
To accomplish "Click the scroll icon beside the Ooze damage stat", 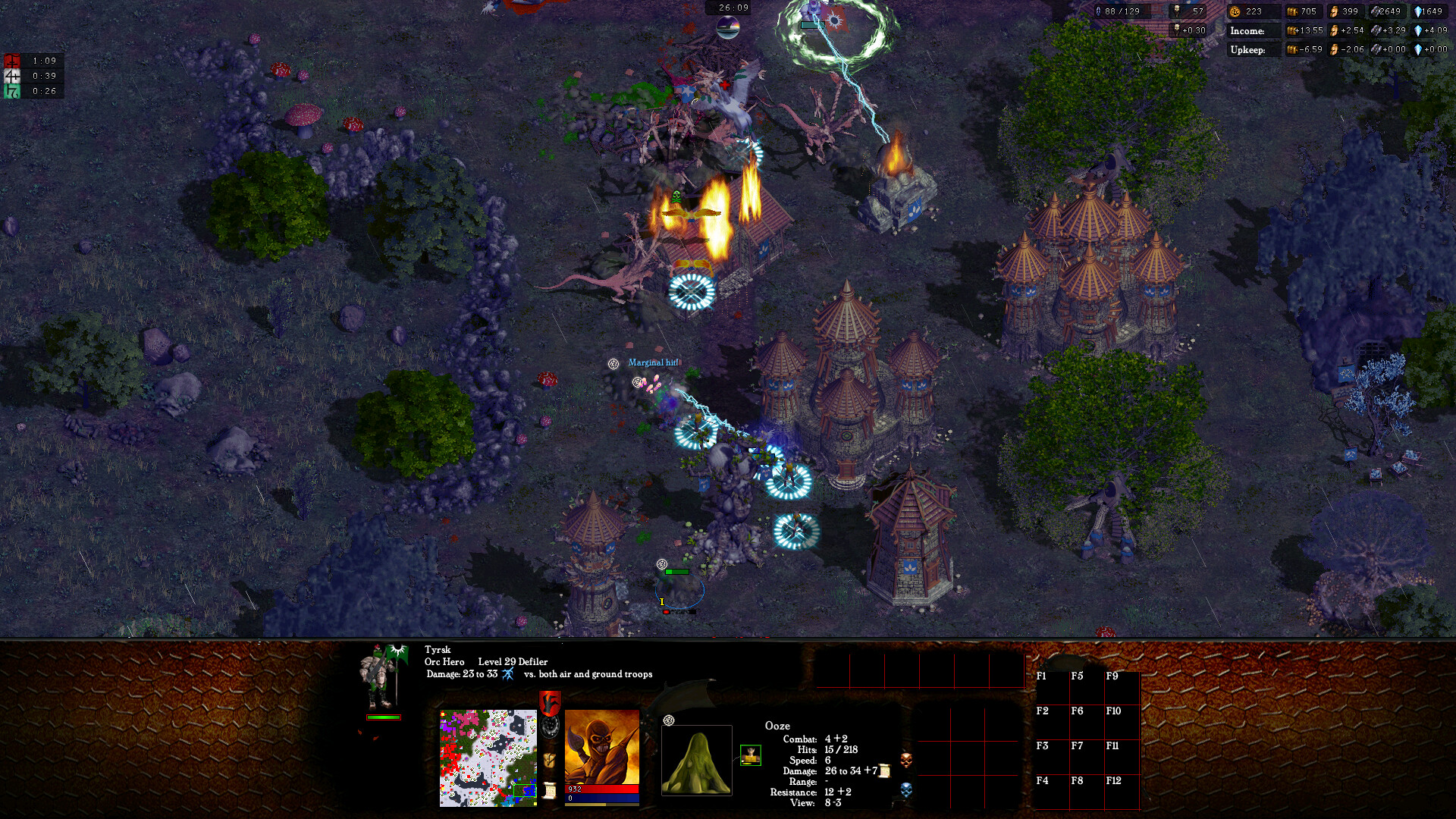I will [x=885, y=770].
